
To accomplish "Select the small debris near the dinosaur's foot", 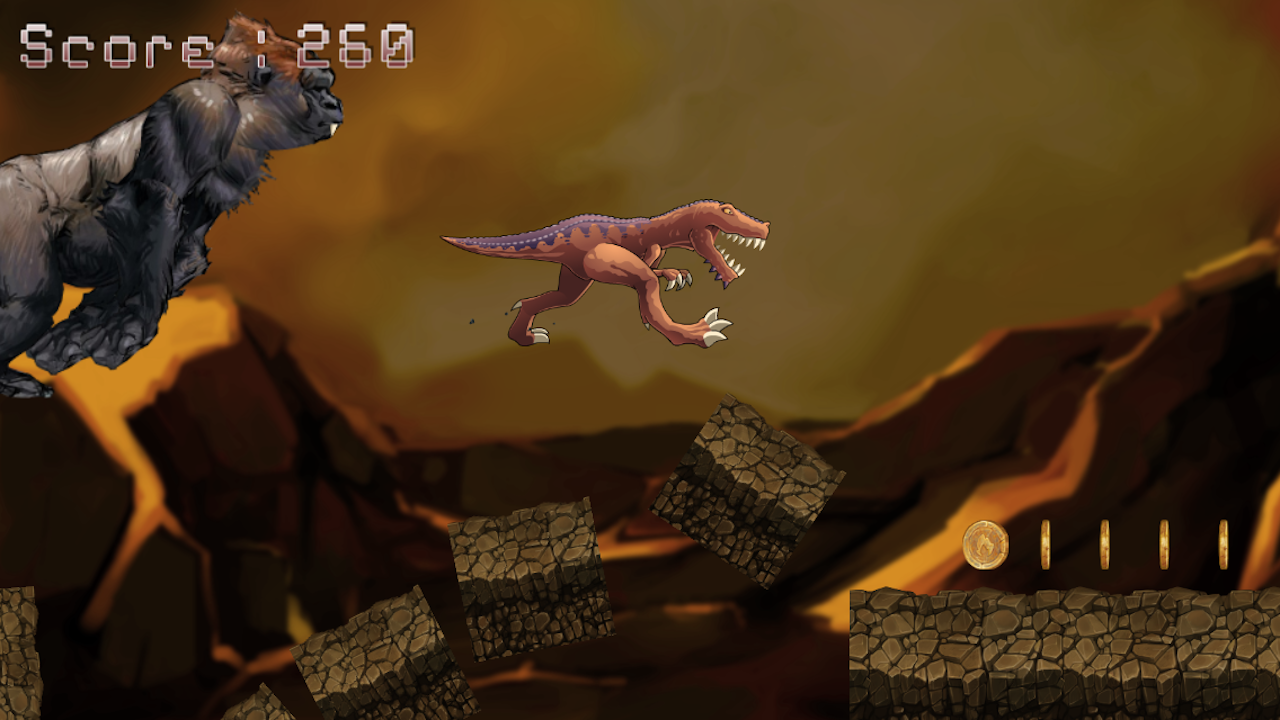I will [x=472, y=322].
